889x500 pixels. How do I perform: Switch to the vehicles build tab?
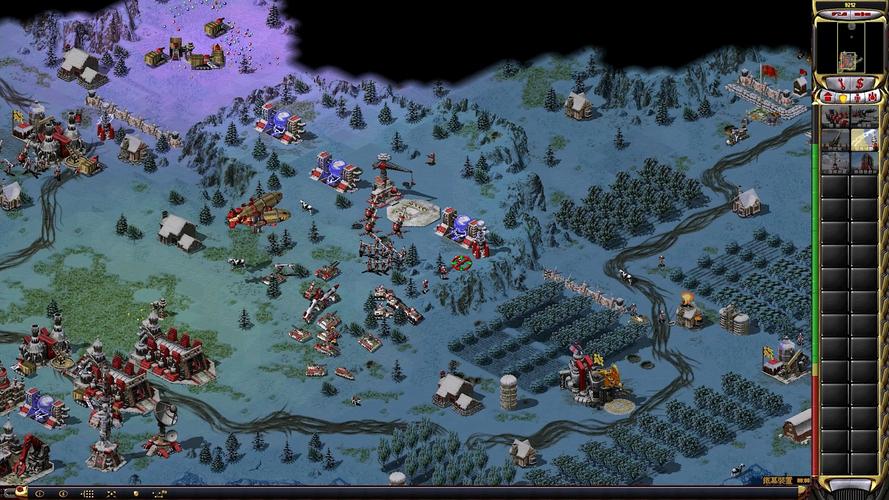[x=873, y=97]
